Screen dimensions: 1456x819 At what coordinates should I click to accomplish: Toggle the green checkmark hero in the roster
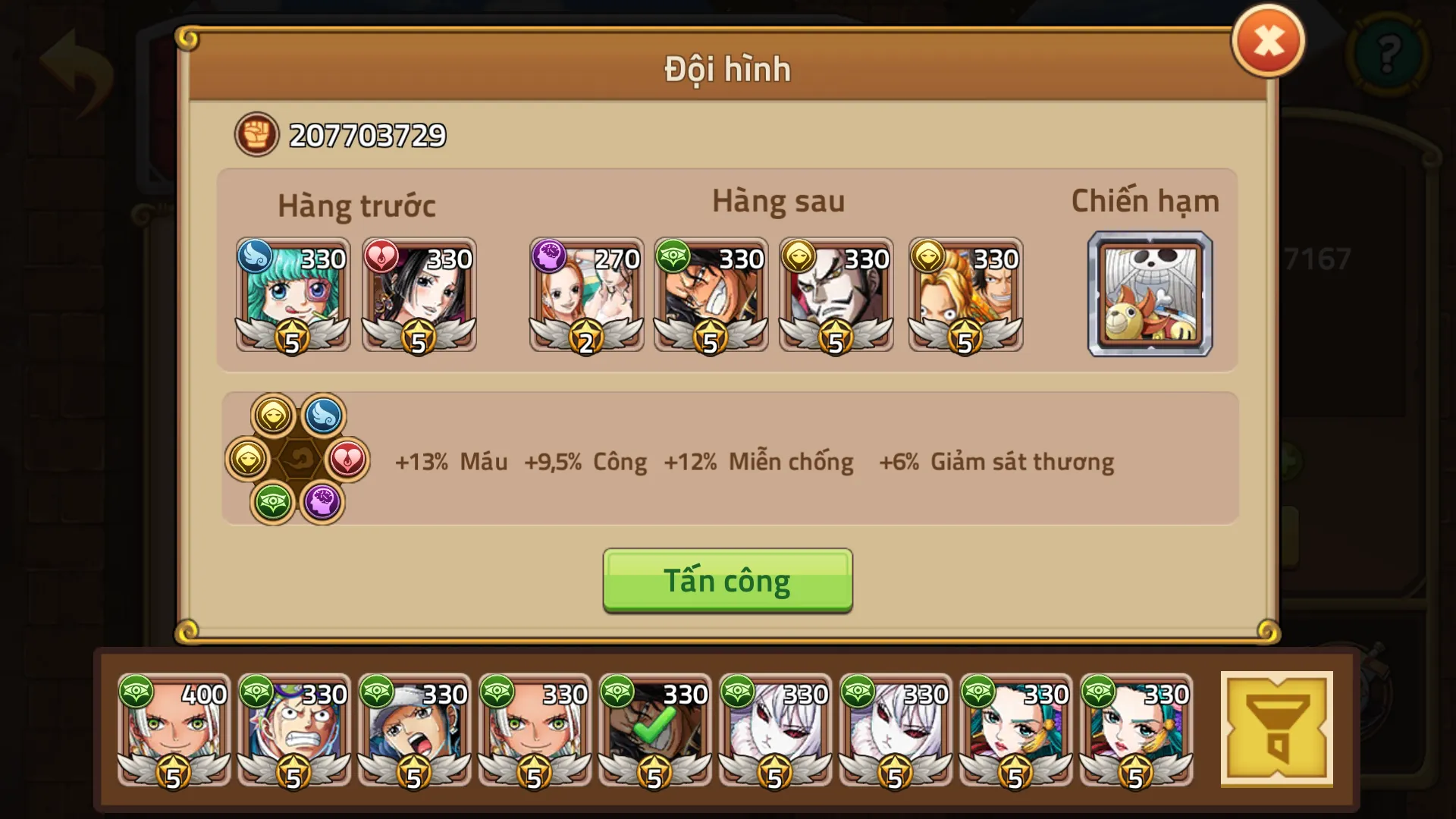[x=655, y=730]
